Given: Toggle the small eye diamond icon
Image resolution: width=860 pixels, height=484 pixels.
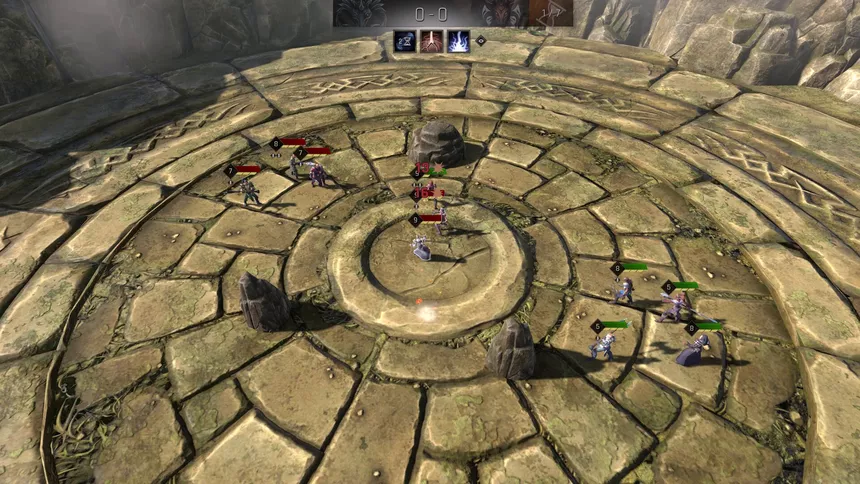Looking at the screenshot, I should (480, 41).
